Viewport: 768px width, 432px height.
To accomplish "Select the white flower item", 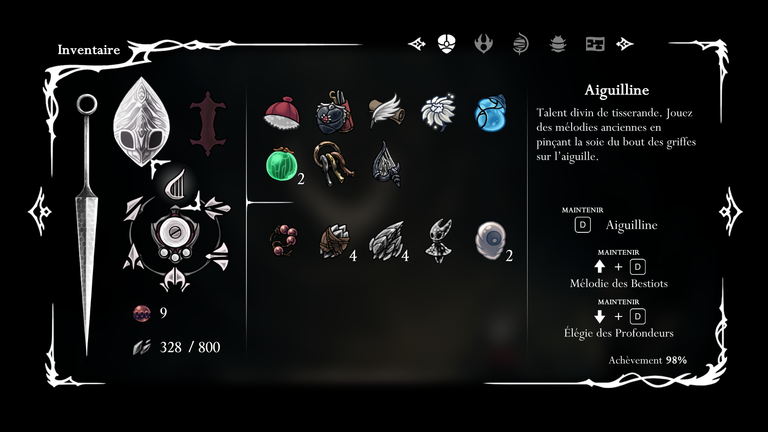I will coord(438,113).
